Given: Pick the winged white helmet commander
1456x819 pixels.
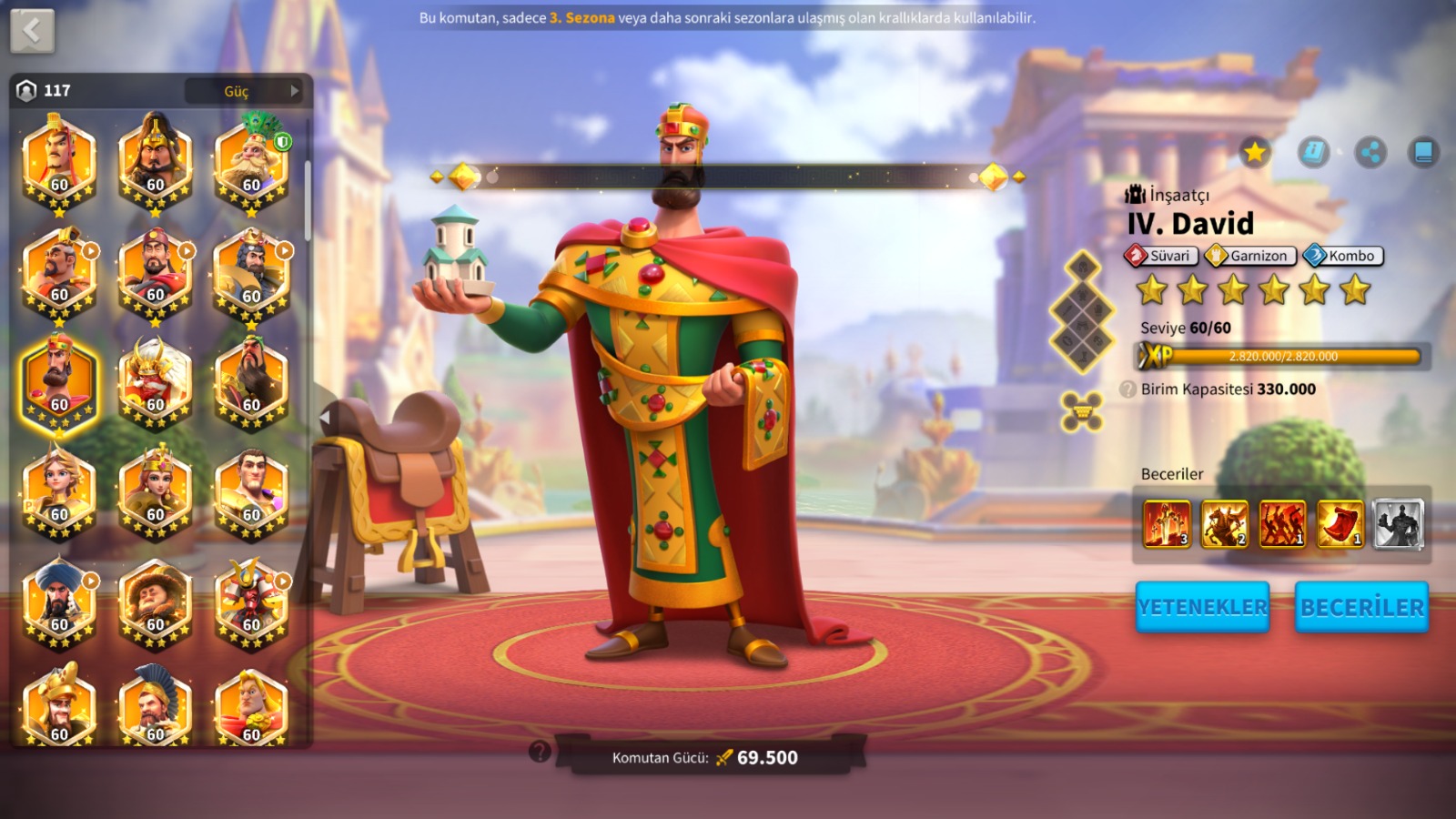Looking at the screenshot, I should [x=156, y=382].
